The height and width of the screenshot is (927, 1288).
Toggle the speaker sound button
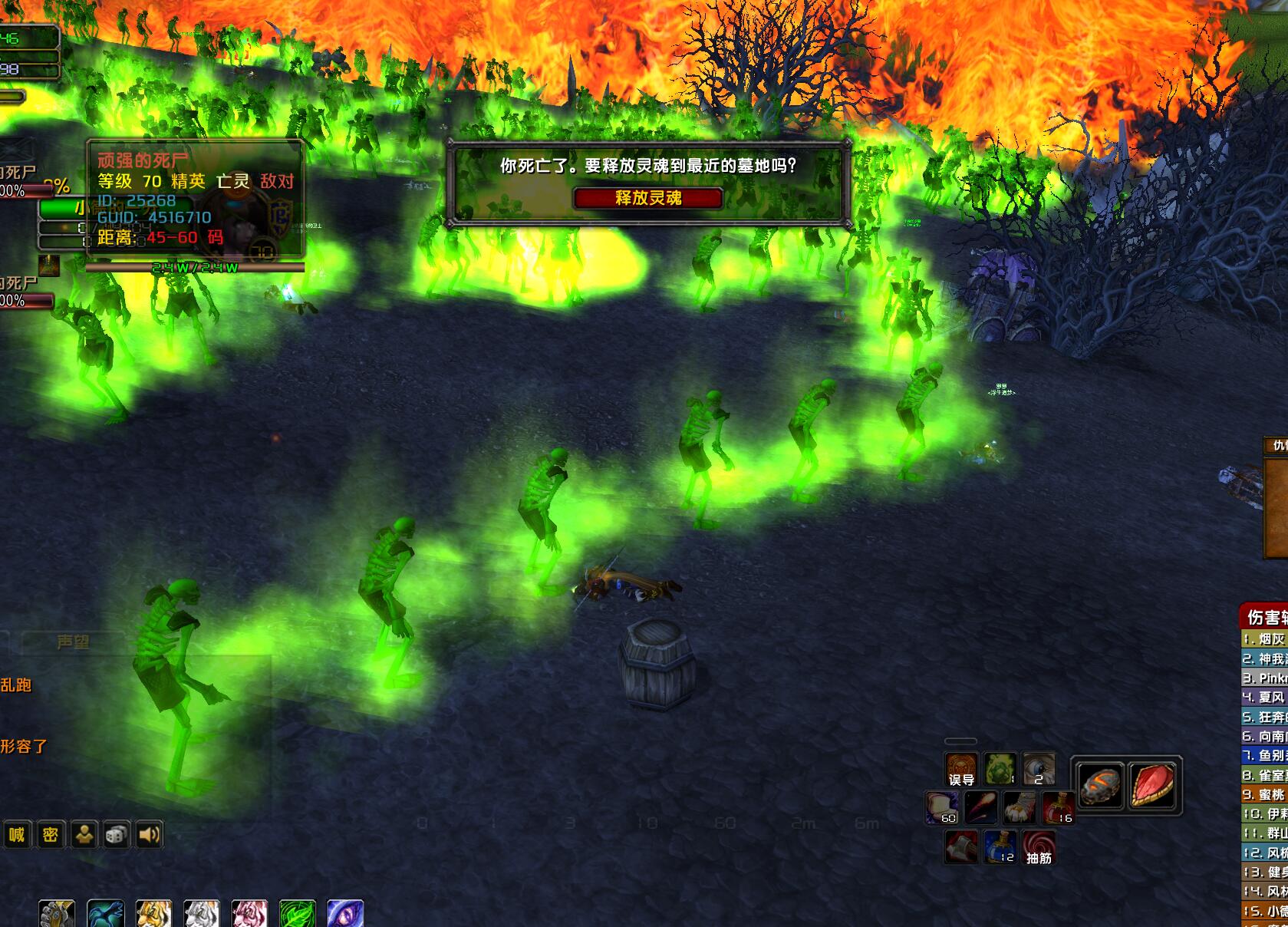(x=150, y=834)
